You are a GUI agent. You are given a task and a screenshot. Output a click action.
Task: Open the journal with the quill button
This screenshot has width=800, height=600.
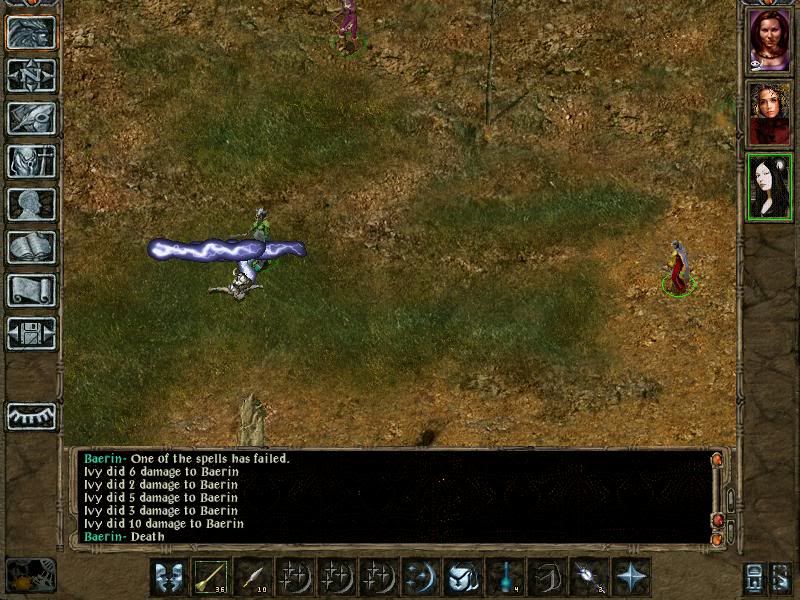tap(31, 118)
